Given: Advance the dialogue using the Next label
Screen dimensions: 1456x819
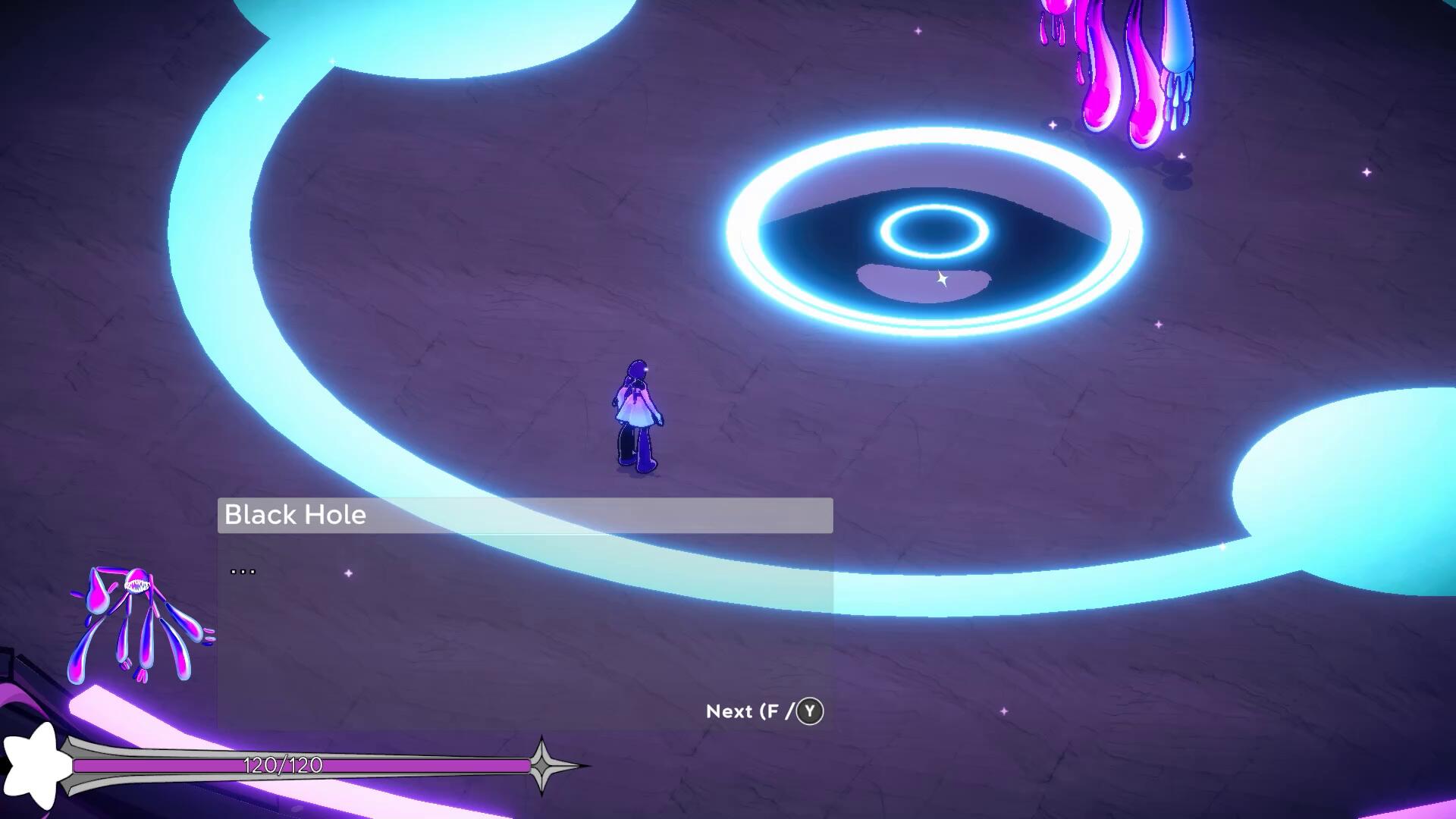Looking at the screenshot, I should pyautogui.click(x=763, y=711).
